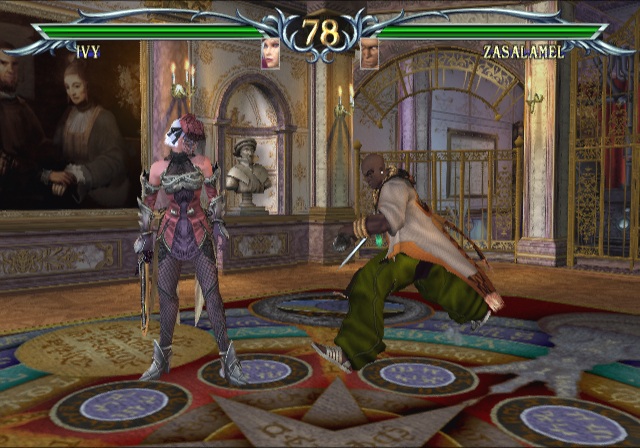
Task: Select Zasalamel's character portrait
Action: pos(369,54)
